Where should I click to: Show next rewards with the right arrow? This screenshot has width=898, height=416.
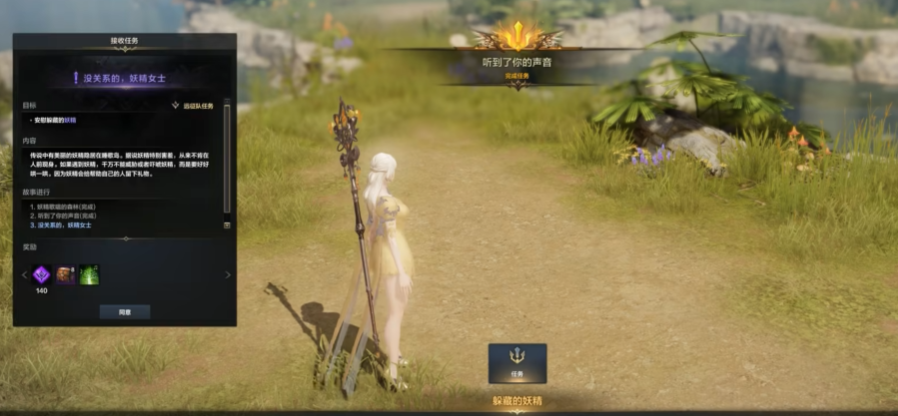point(228,275)
